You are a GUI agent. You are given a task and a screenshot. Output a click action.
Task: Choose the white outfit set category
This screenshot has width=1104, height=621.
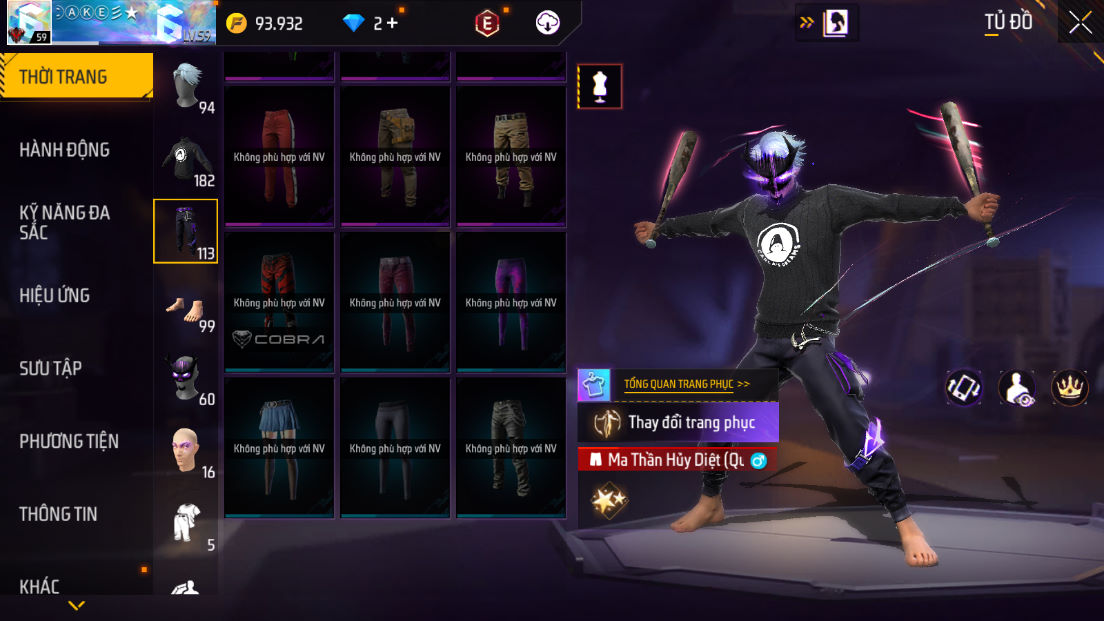point(187,524)
